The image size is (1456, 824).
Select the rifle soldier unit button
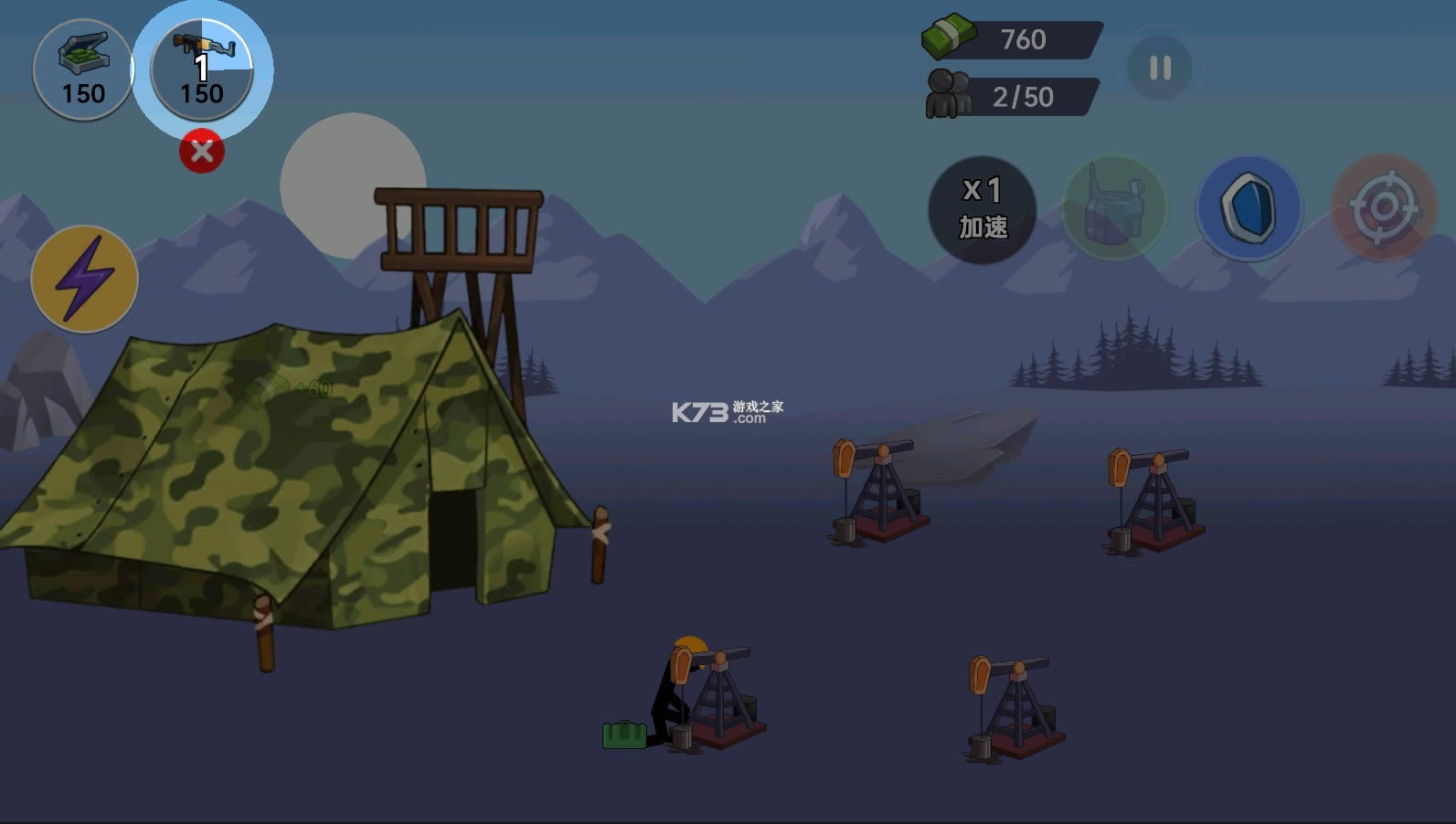pyautogui.click(x=202, y=69)
